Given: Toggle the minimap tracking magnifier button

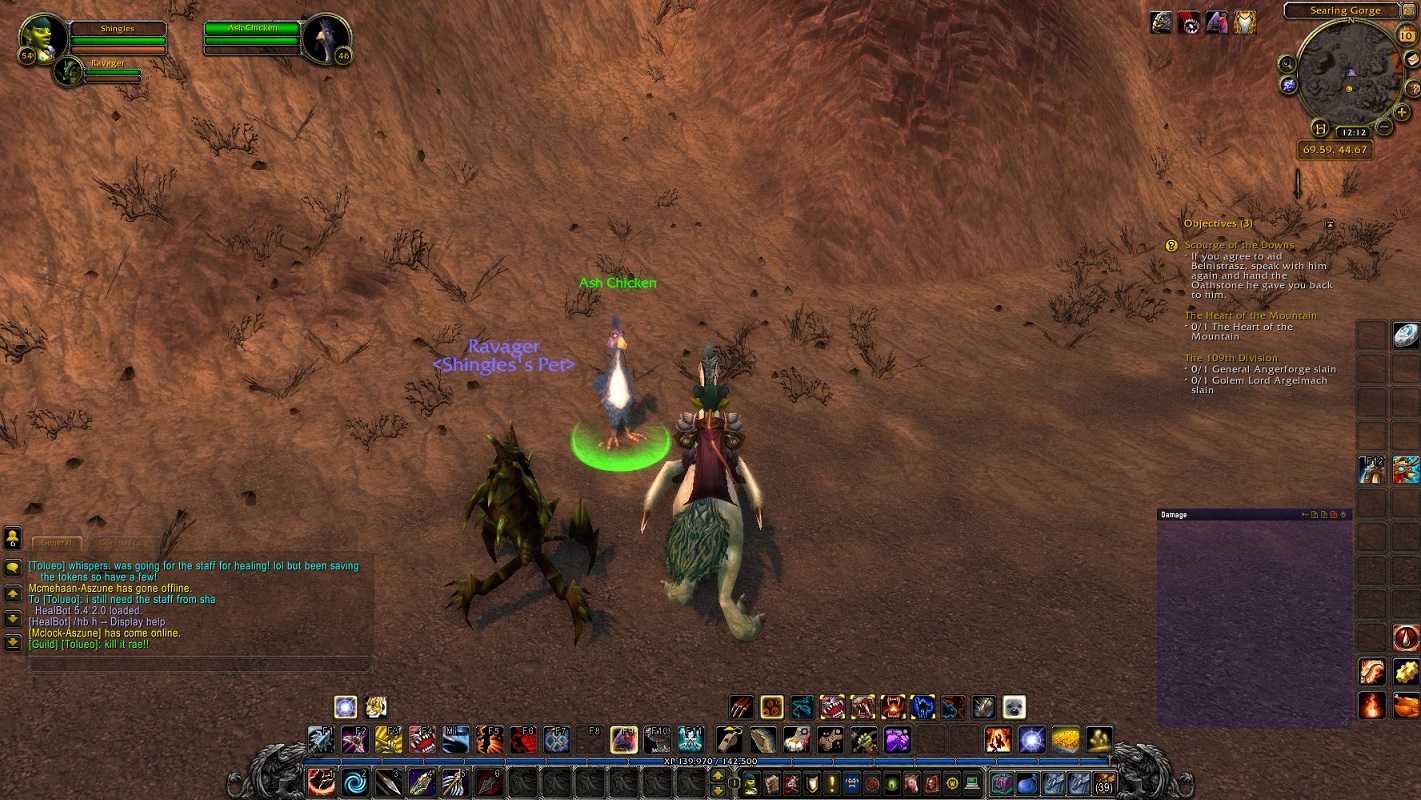Looking at the screenshot, I should tap(1288, 64).
